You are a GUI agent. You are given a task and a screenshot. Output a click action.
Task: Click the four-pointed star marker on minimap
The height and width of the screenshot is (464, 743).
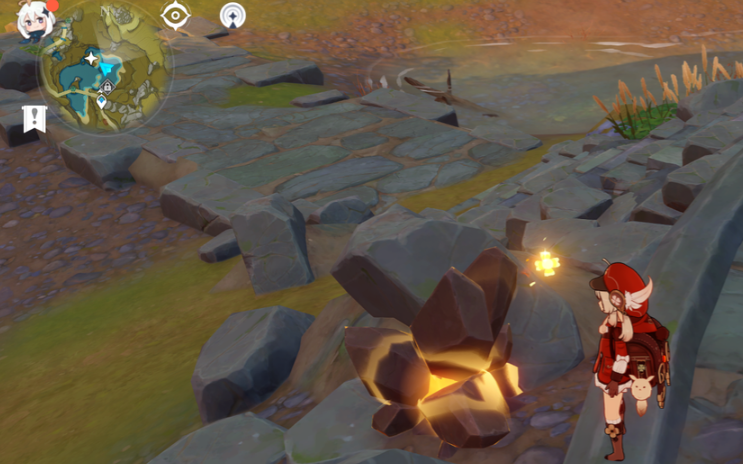pyautogui.click(x=91, y=59)
